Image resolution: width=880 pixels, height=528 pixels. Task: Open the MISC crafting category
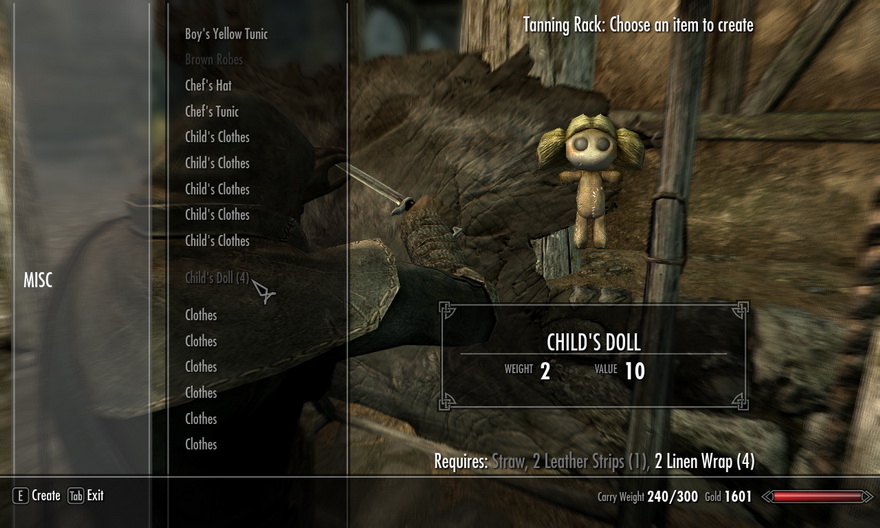[x=38, y=280]
